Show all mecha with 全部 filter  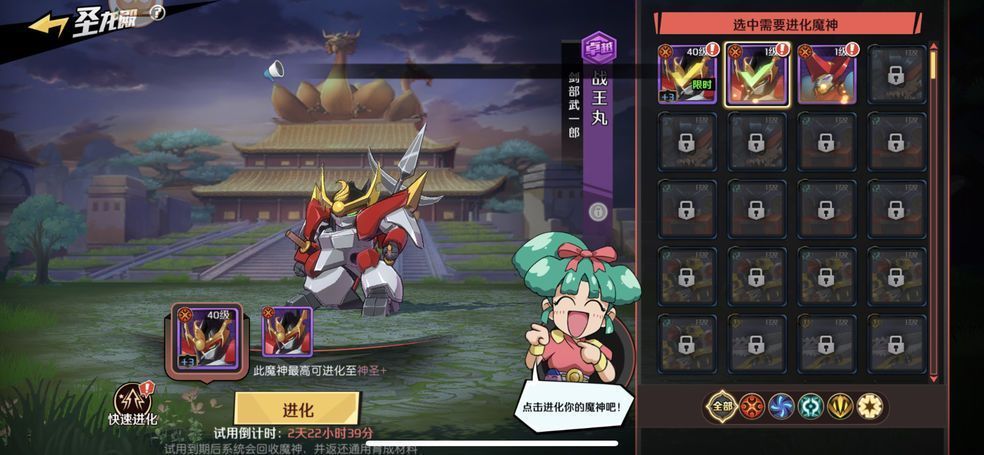pos(721,405)
